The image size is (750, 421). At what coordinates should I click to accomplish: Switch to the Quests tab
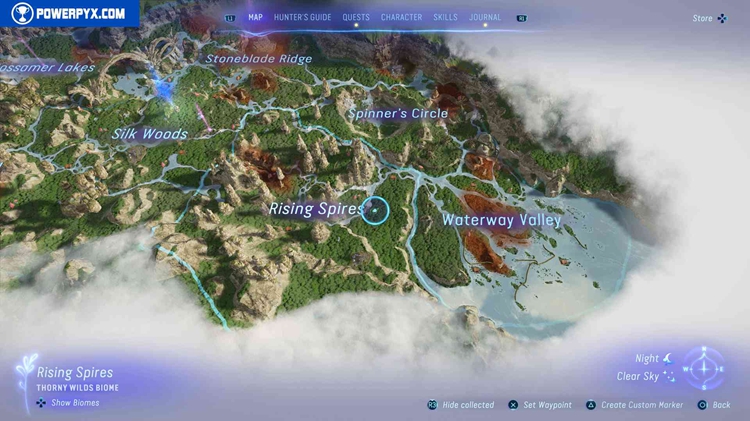tap(356, 17)
